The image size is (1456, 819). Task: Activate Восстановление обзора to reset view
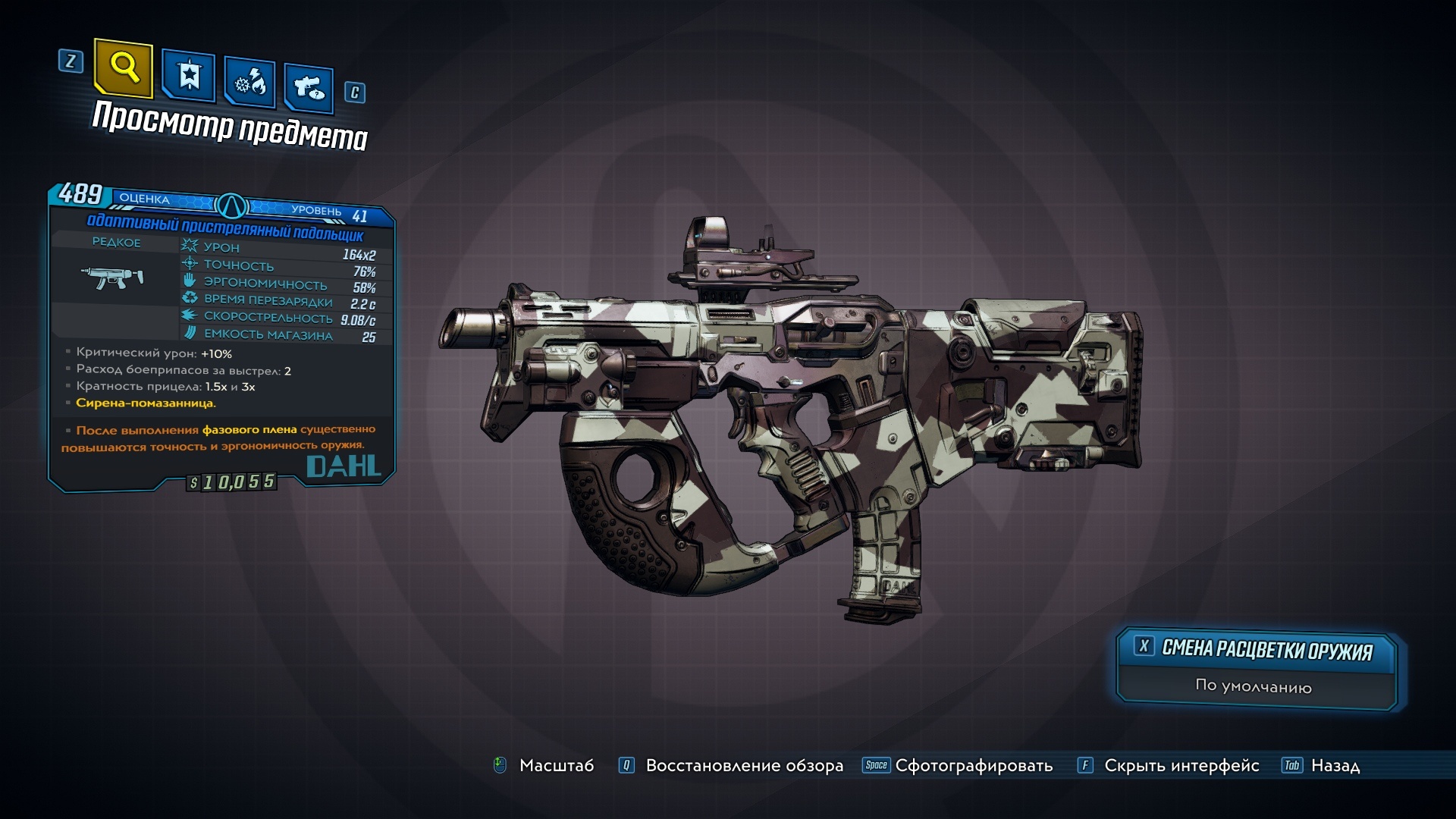point(743,766)
